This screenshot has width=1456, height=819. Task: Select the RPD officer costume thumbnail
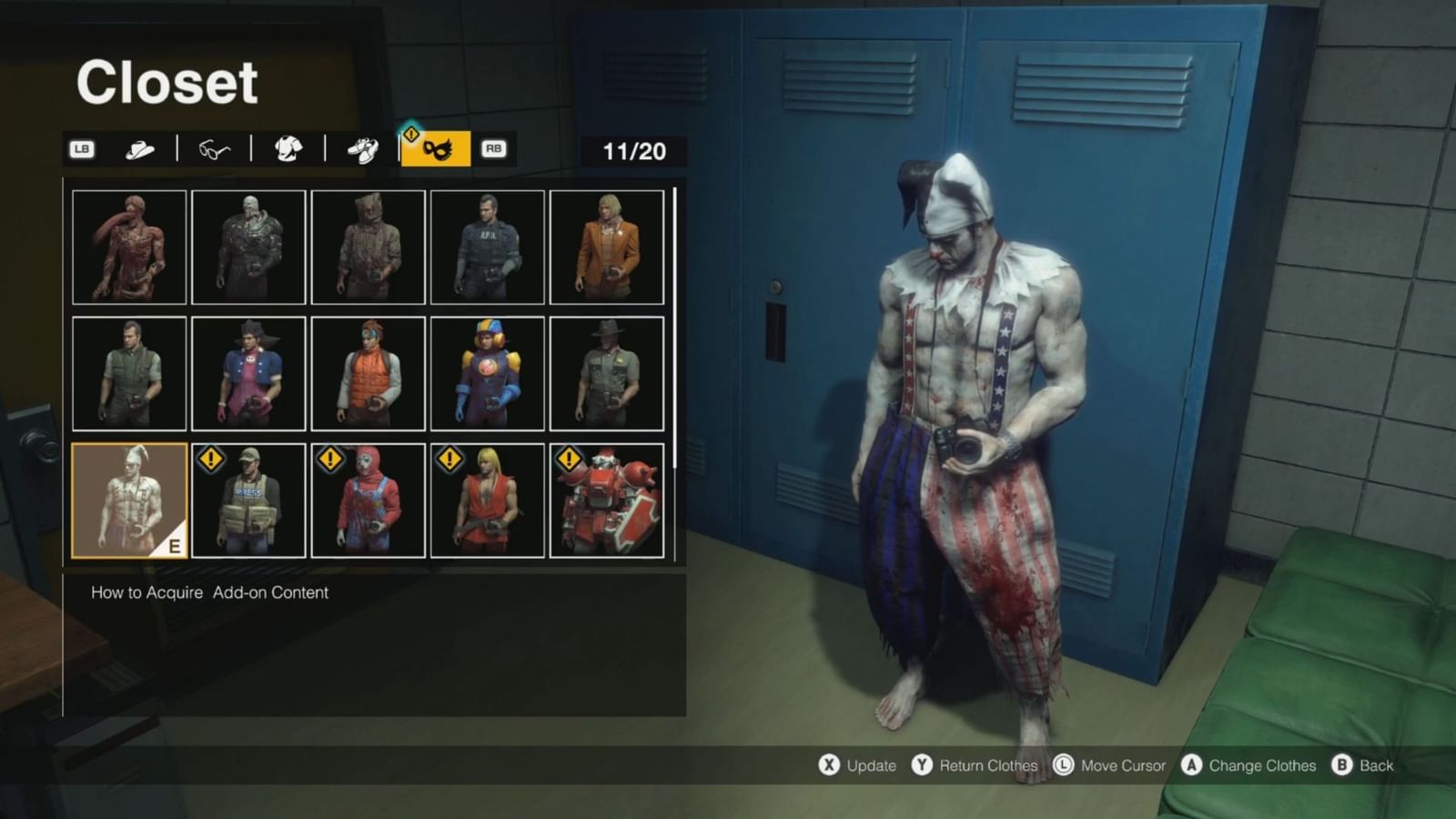[x=486, y=246]
